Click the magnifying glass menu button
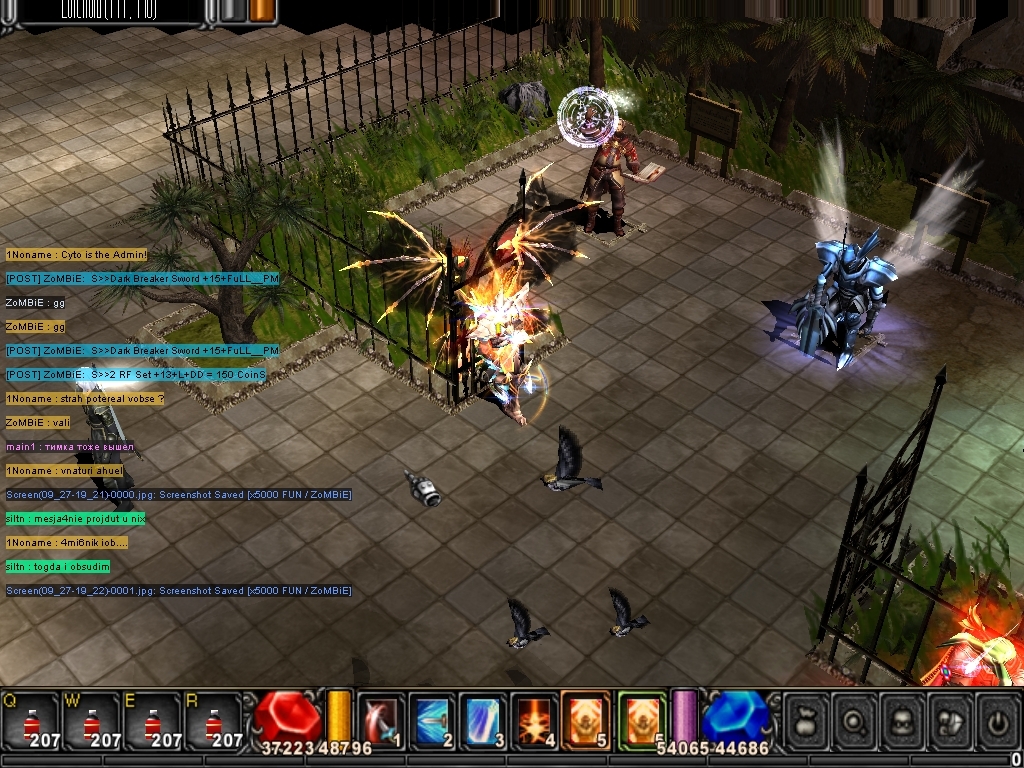This screenshot has height=768, width=1024. [x=855, y=721]
